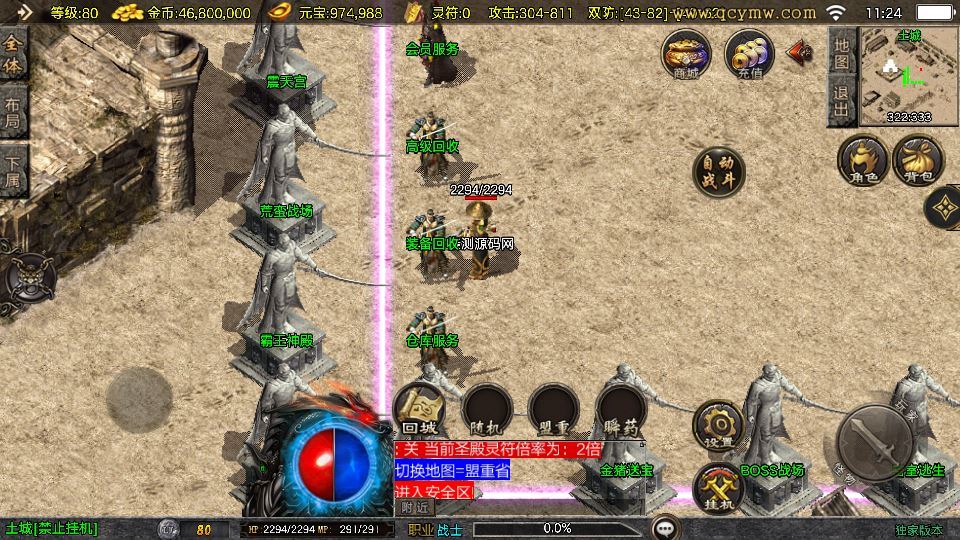
Task: Use the 回城 return-to-town scroll
Action: 420,410
